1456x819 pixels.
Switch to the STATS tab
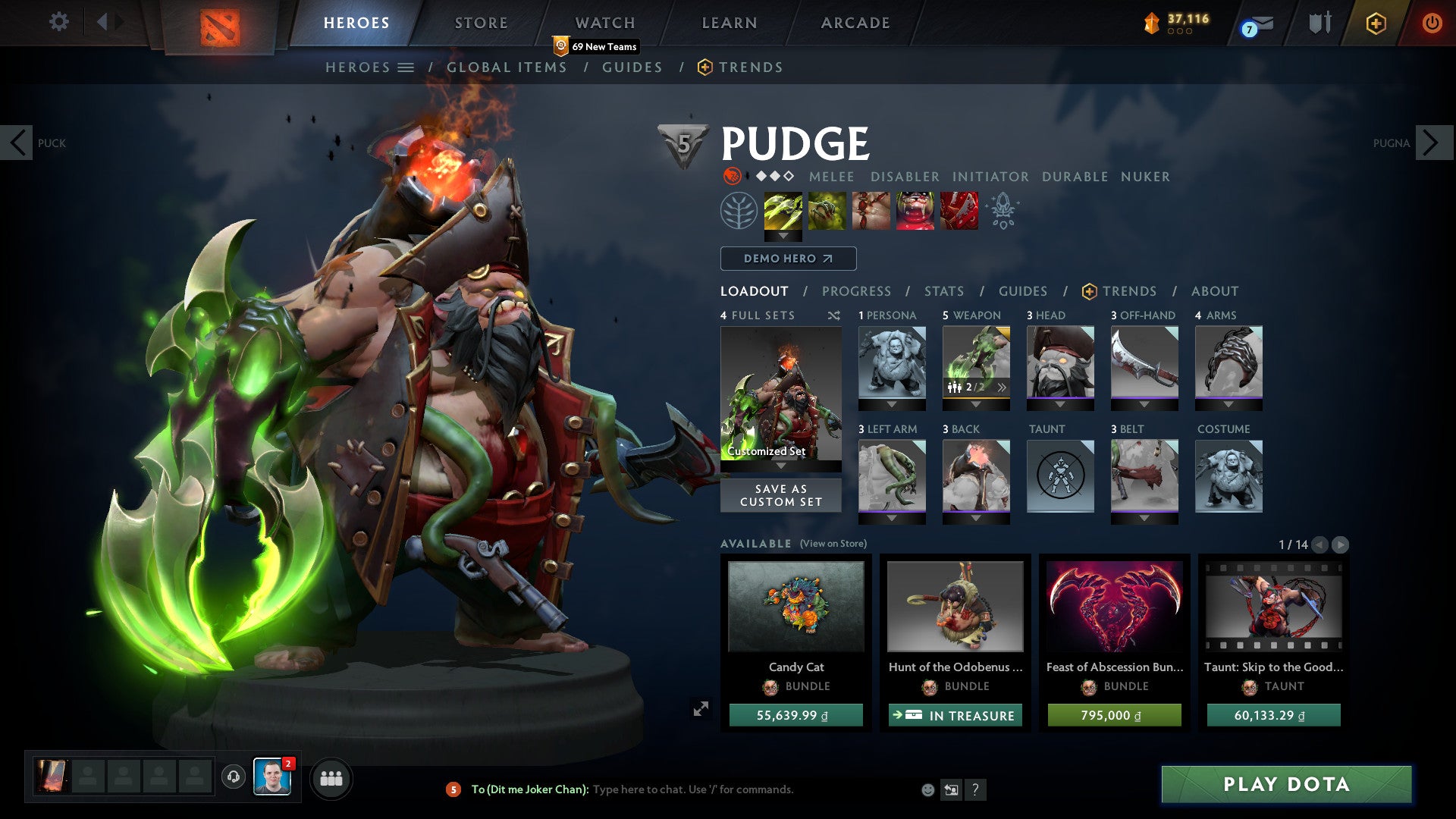[x=943, y=290]
